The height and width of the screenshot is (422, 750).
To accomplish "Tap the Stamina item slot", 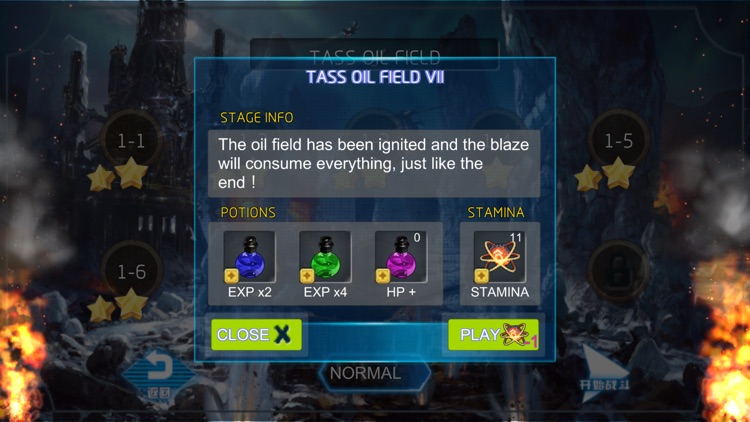I will (x=500, y=258).
